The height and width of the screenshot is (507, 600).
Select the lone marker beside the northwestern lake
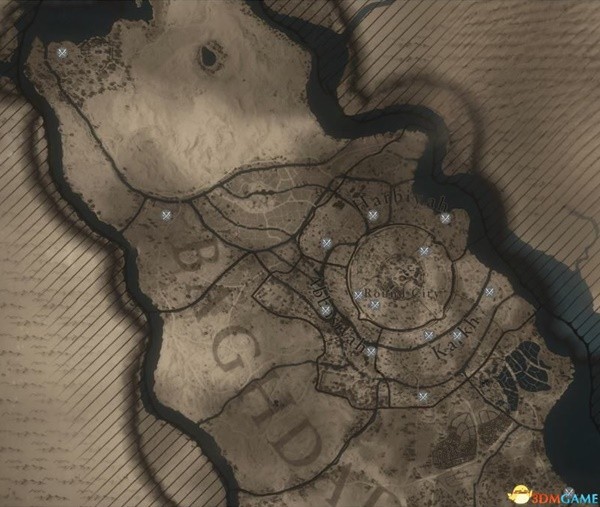[63, 52]
